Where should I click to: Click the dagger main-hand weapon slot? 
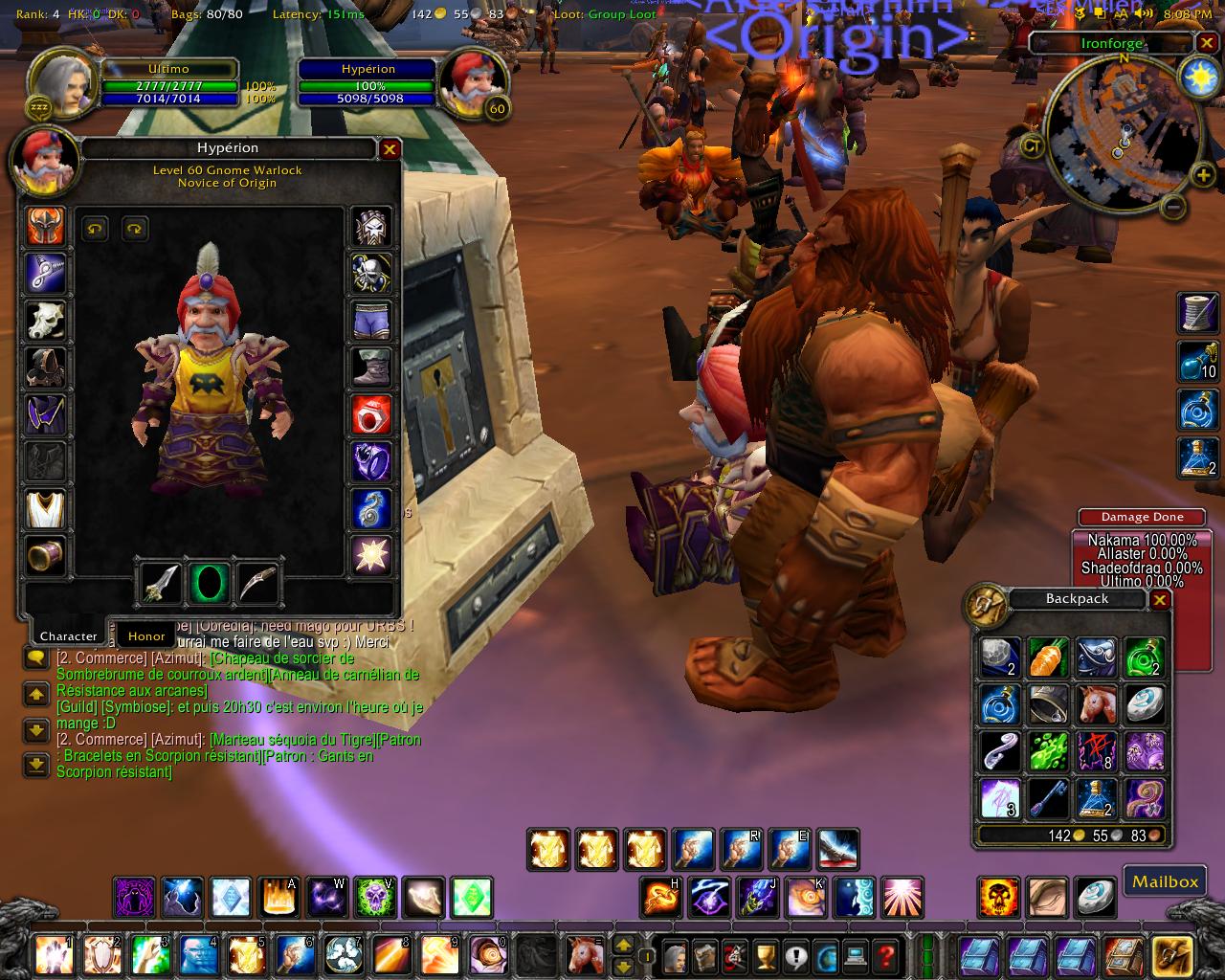coord(161,582)
